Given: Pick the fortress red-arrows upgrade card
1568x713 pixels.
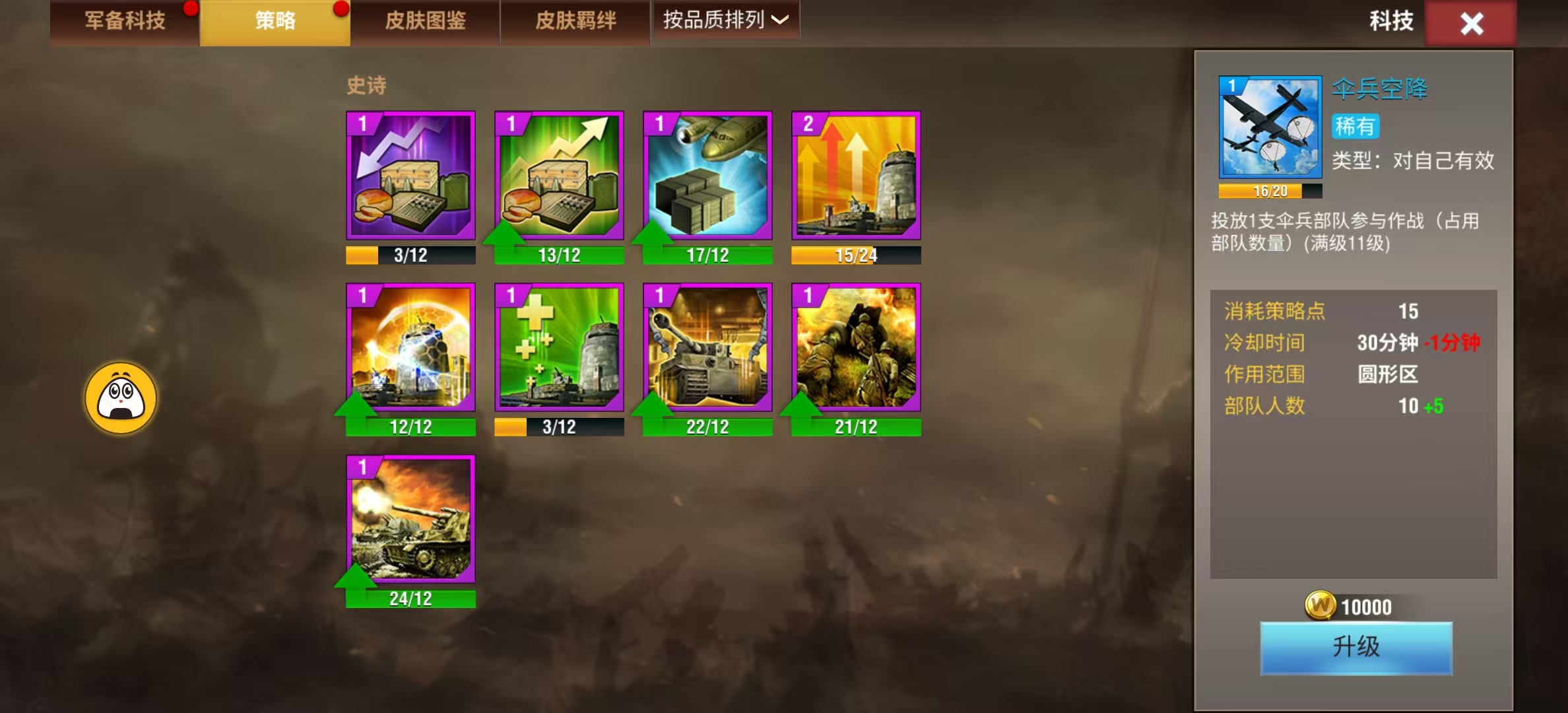Looking at the screenshot, I should 856,176.
